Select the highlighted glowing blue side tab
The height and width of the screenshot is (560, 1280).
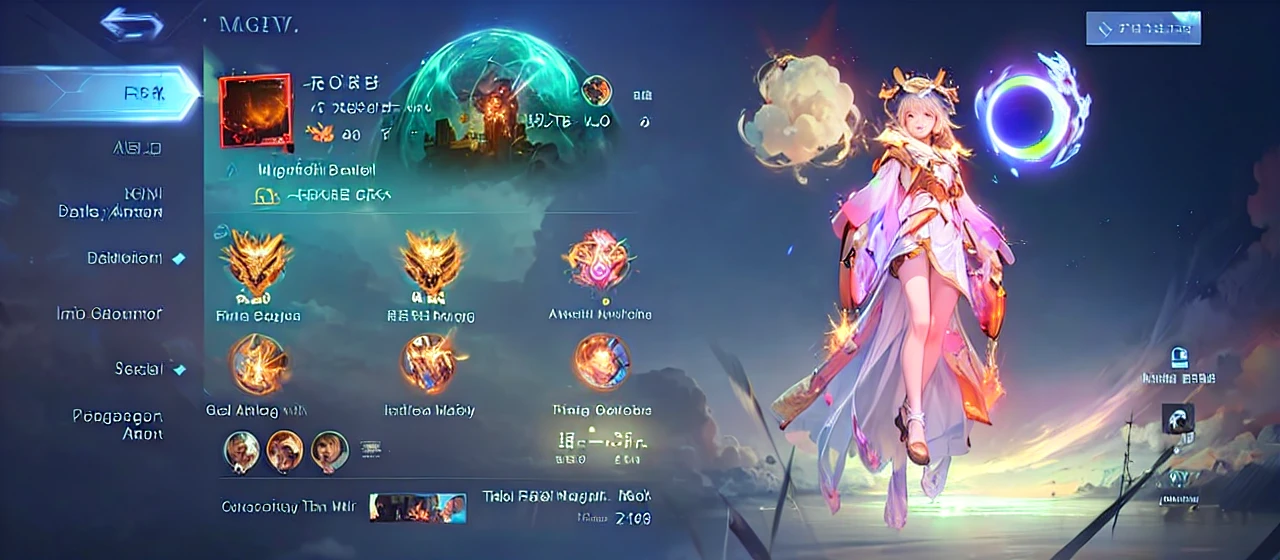point(100,93)
